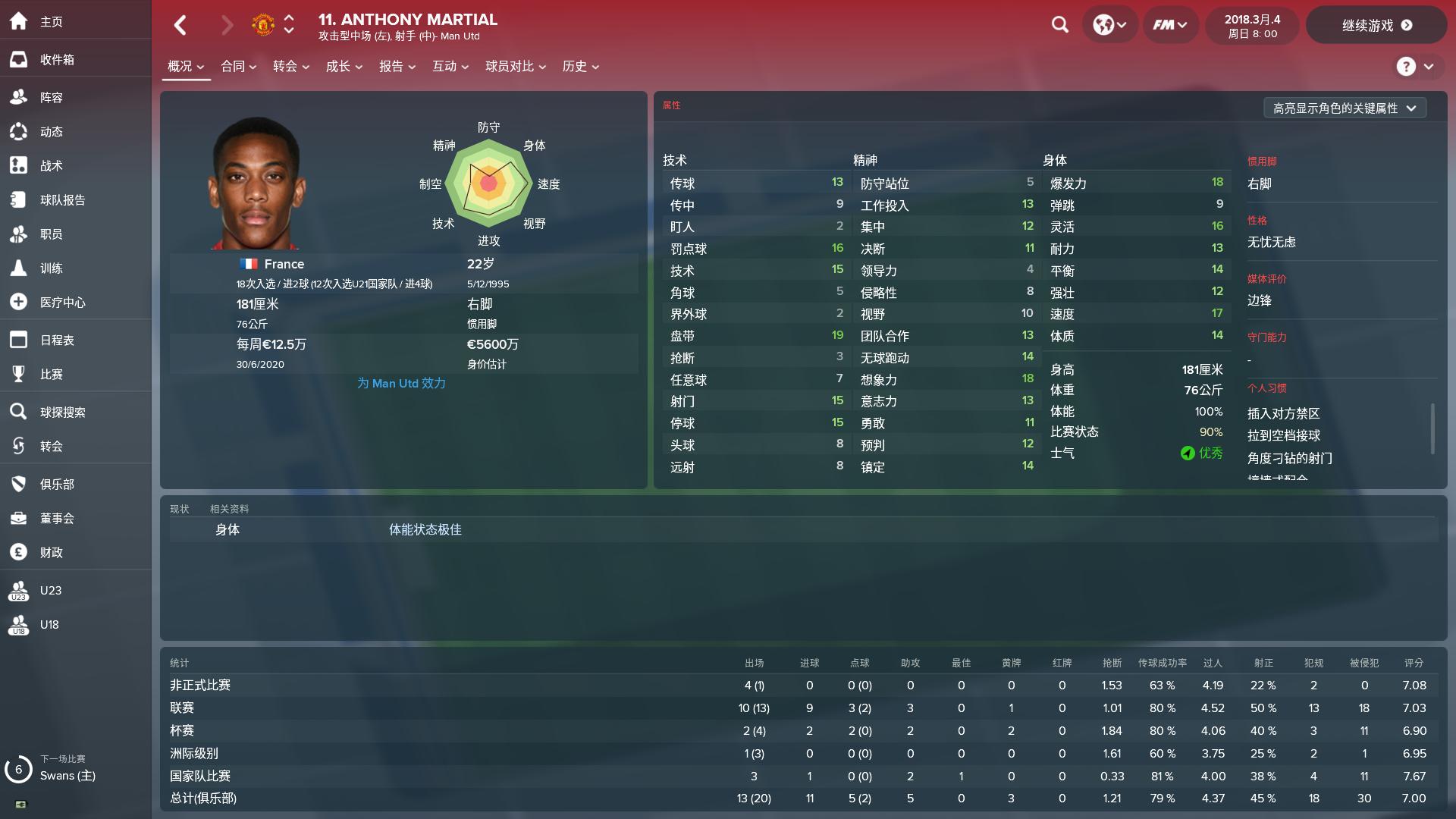Switch to the 合同 contract tab
The height and width of the screenshot is (819, 1456).
[234, 67]
